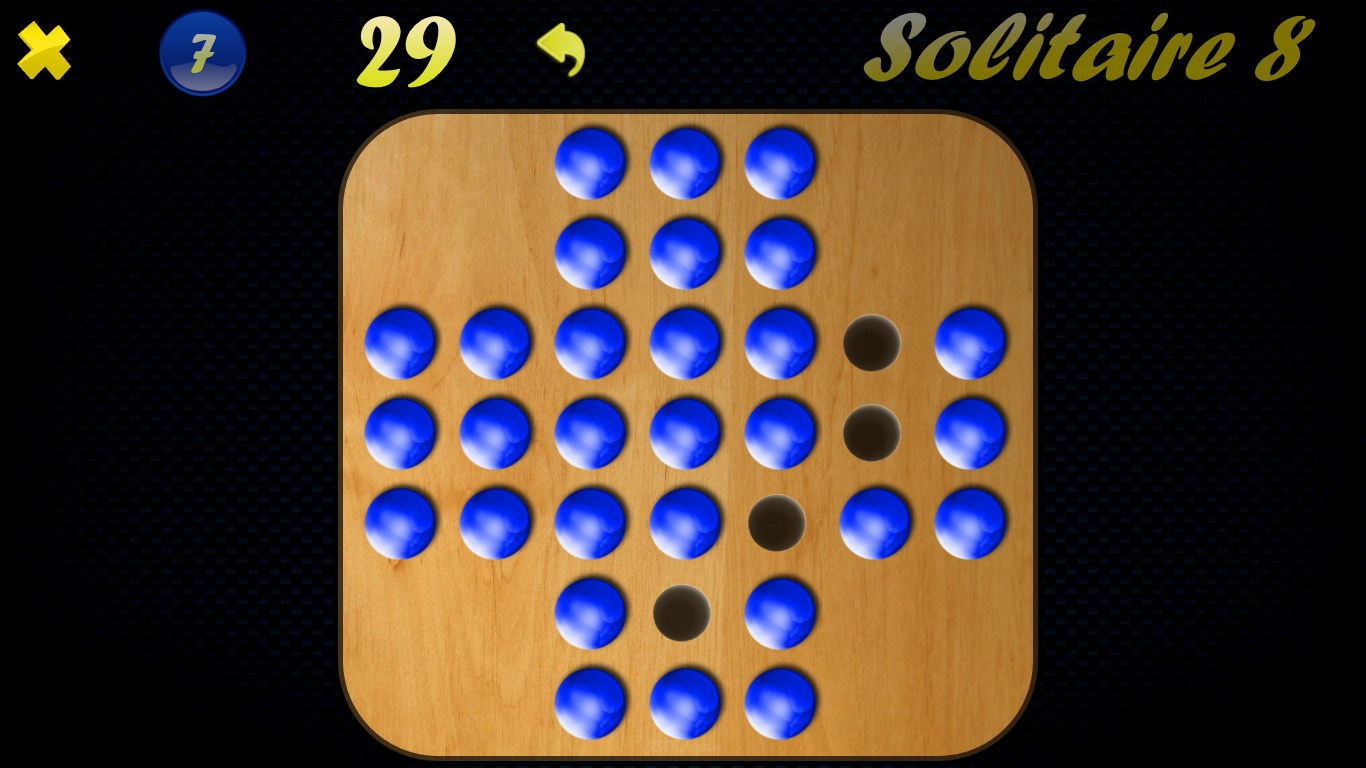Click the blue marble counter showing 7
This screenshot has width=1366, height=768.
(x=202, y=52)
